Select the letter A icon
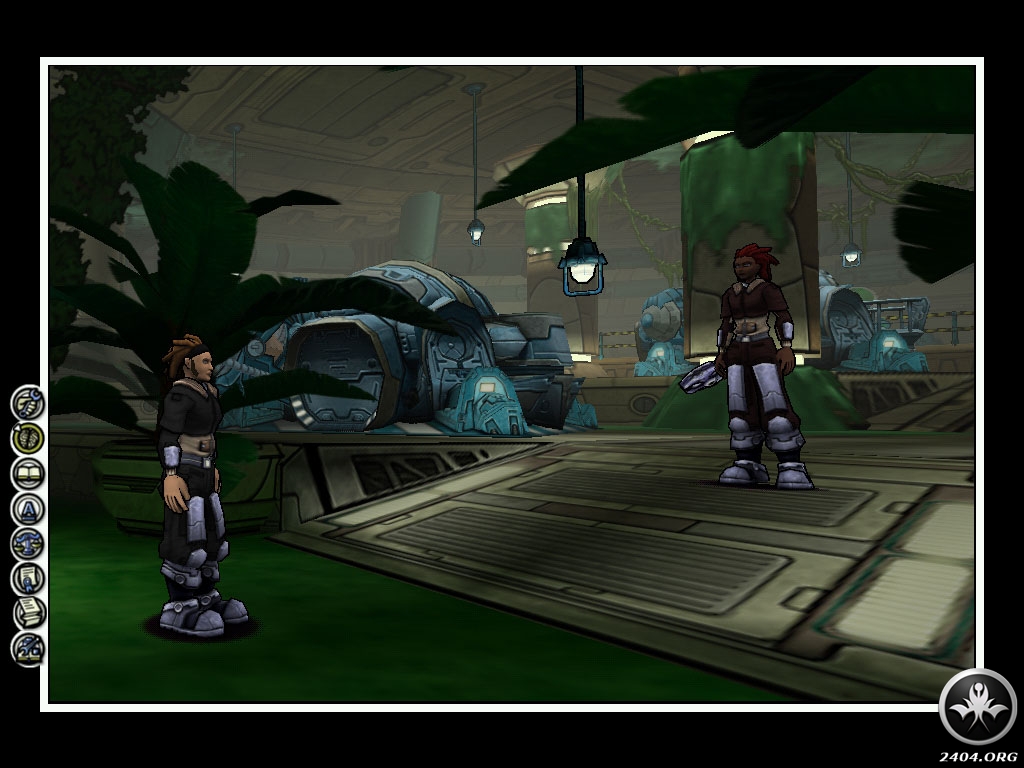This screenshot has width=1024, height=768. [x=28, y=509]
